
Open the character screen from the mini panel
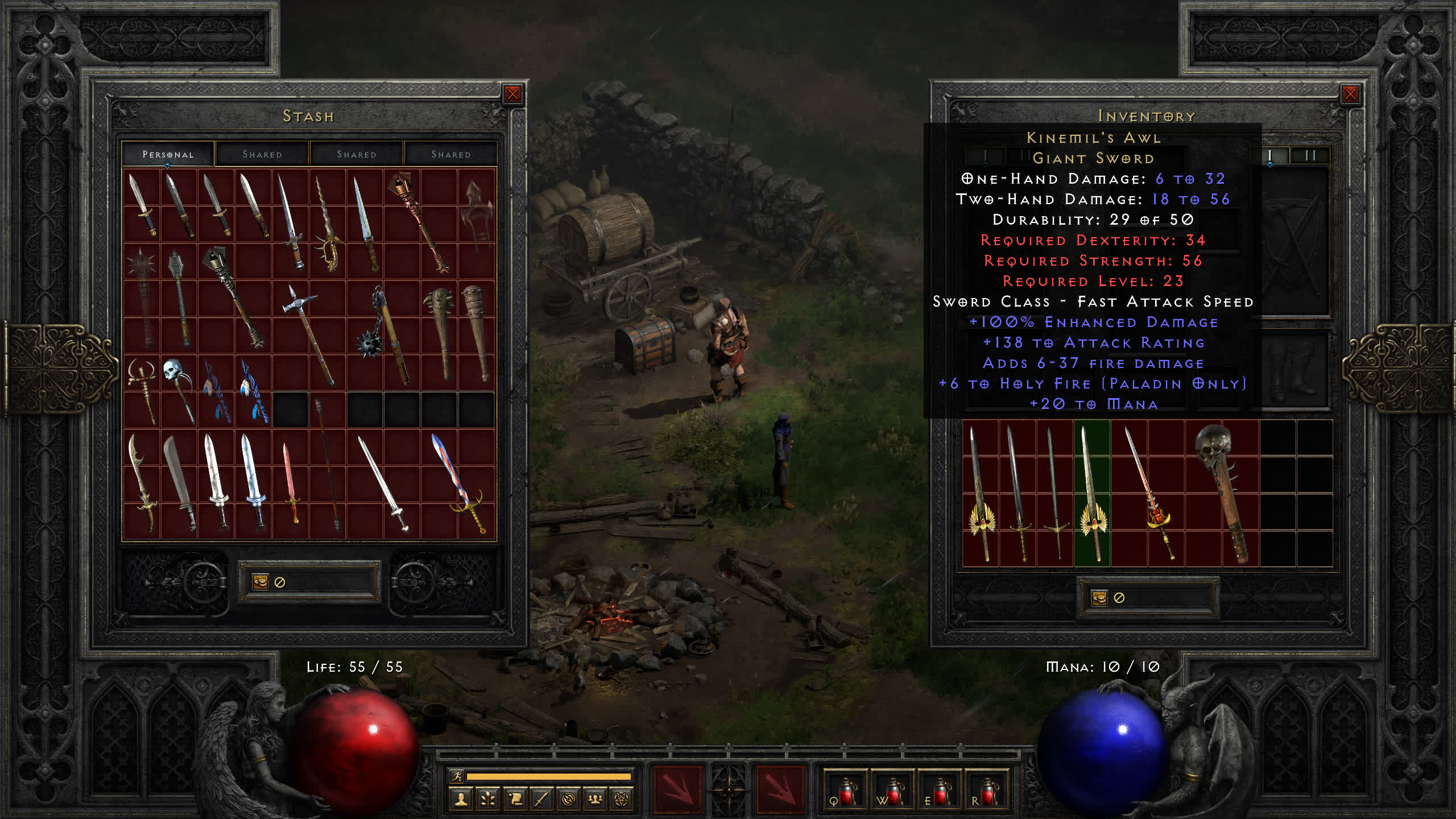461,800
